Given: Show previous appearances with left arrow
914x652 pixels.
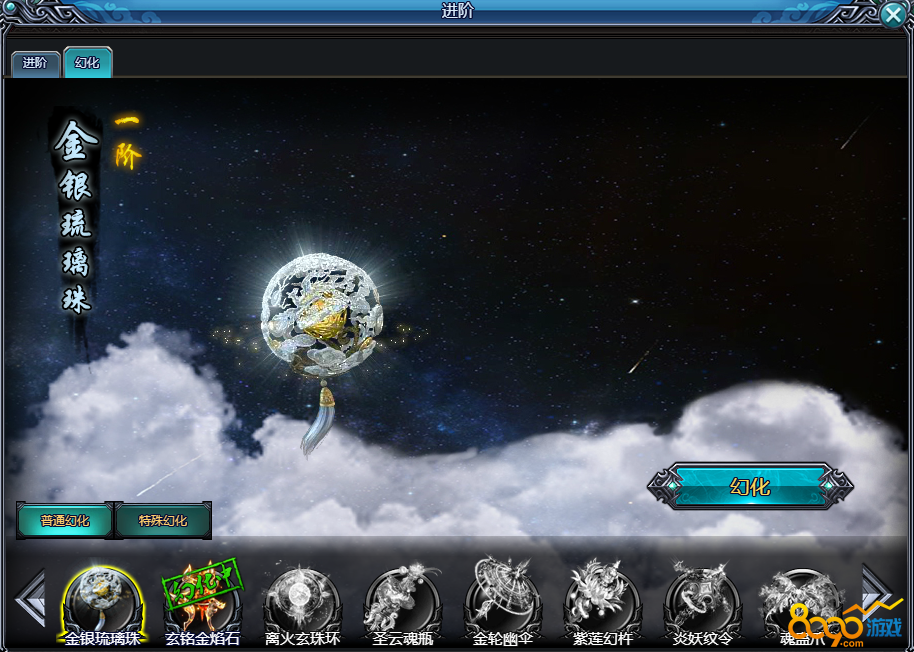Looking at the screenshot, I should [30, 599].
